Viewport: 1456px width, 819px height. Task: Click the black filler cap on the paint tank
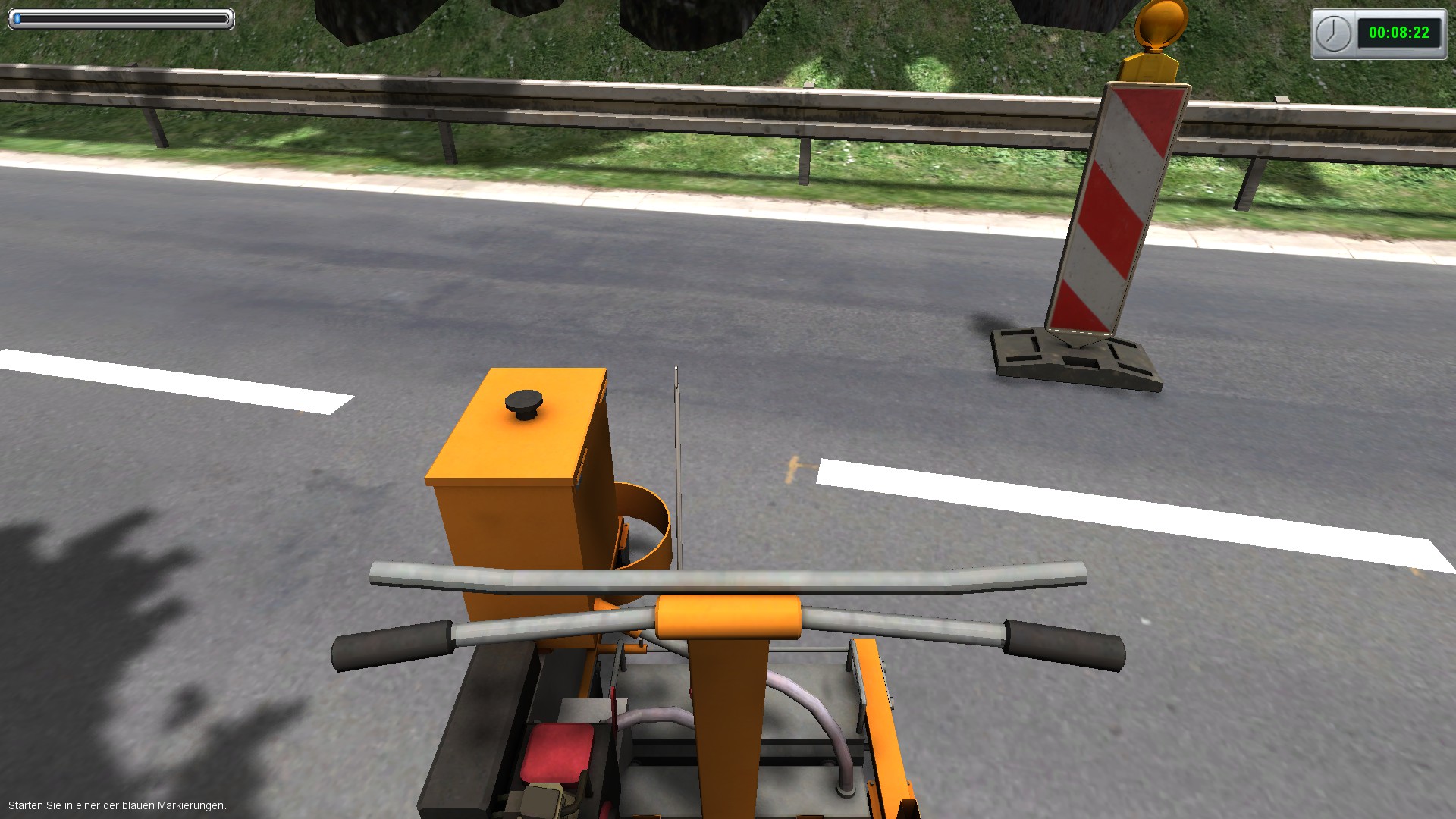point(524,403)
